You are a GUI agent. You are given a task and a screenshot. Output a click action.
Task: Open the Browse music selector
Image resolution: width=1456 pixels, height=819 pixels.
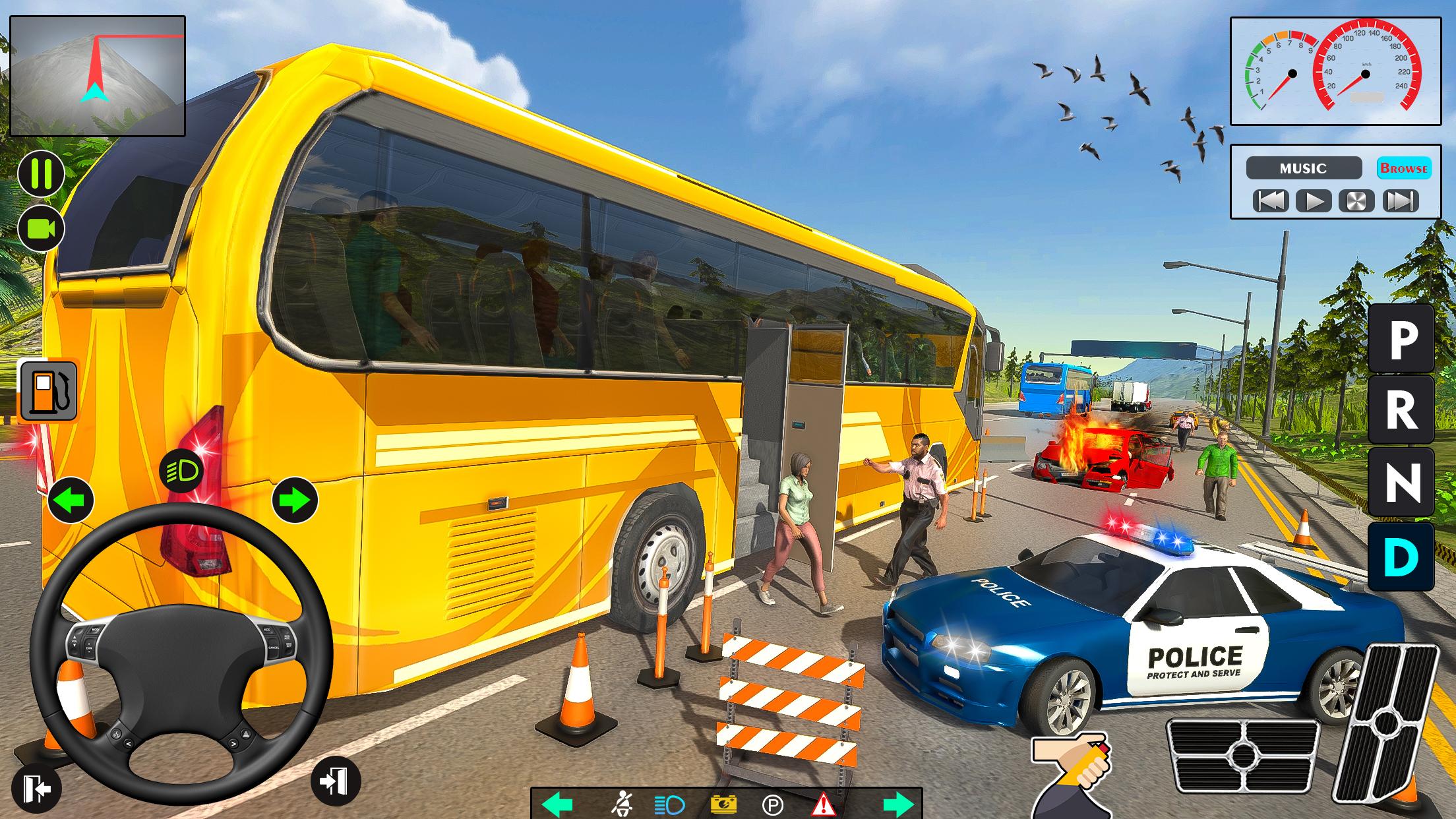[1405, 169]
